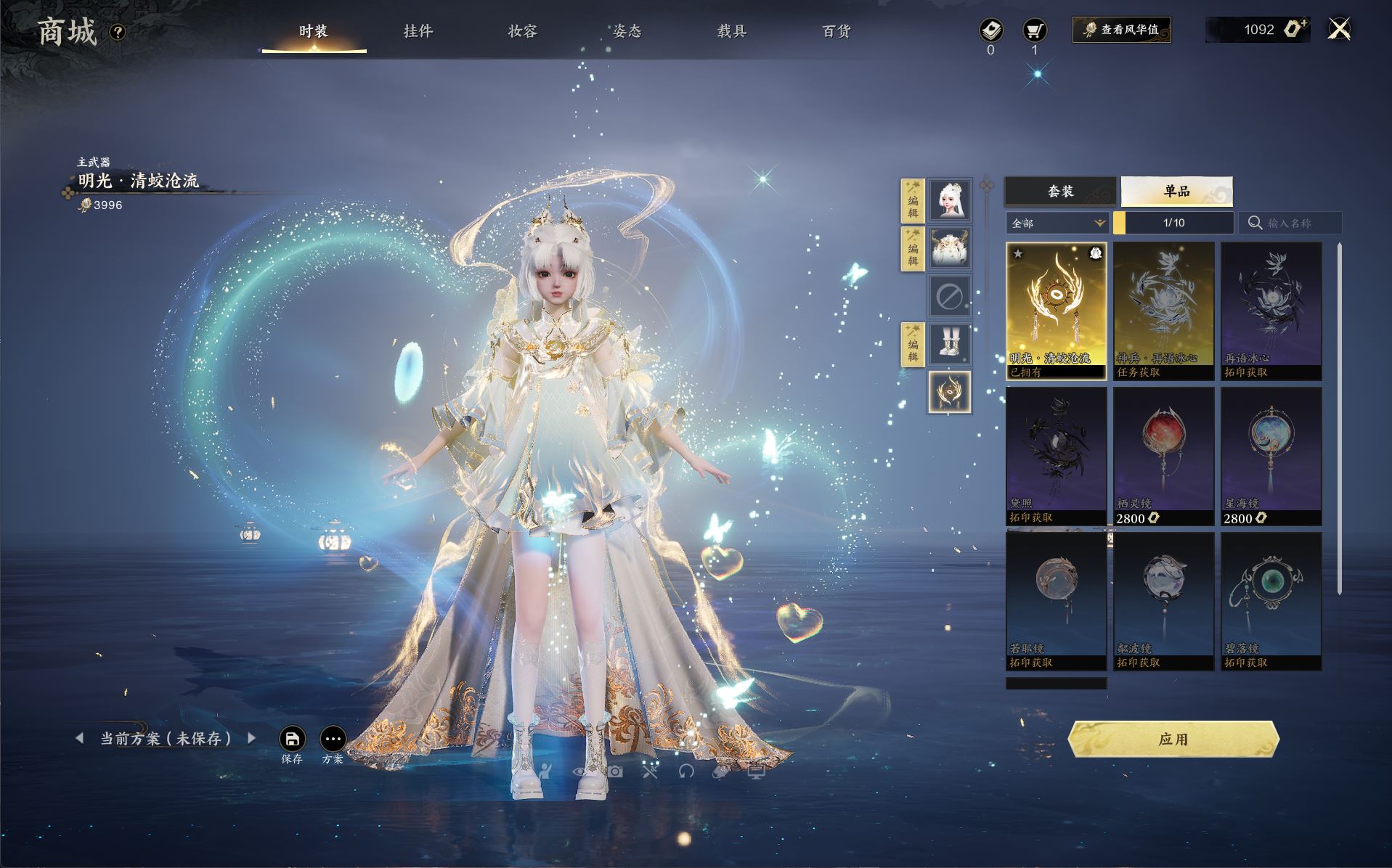Click the 查看风华值 button

(1122, 30)
